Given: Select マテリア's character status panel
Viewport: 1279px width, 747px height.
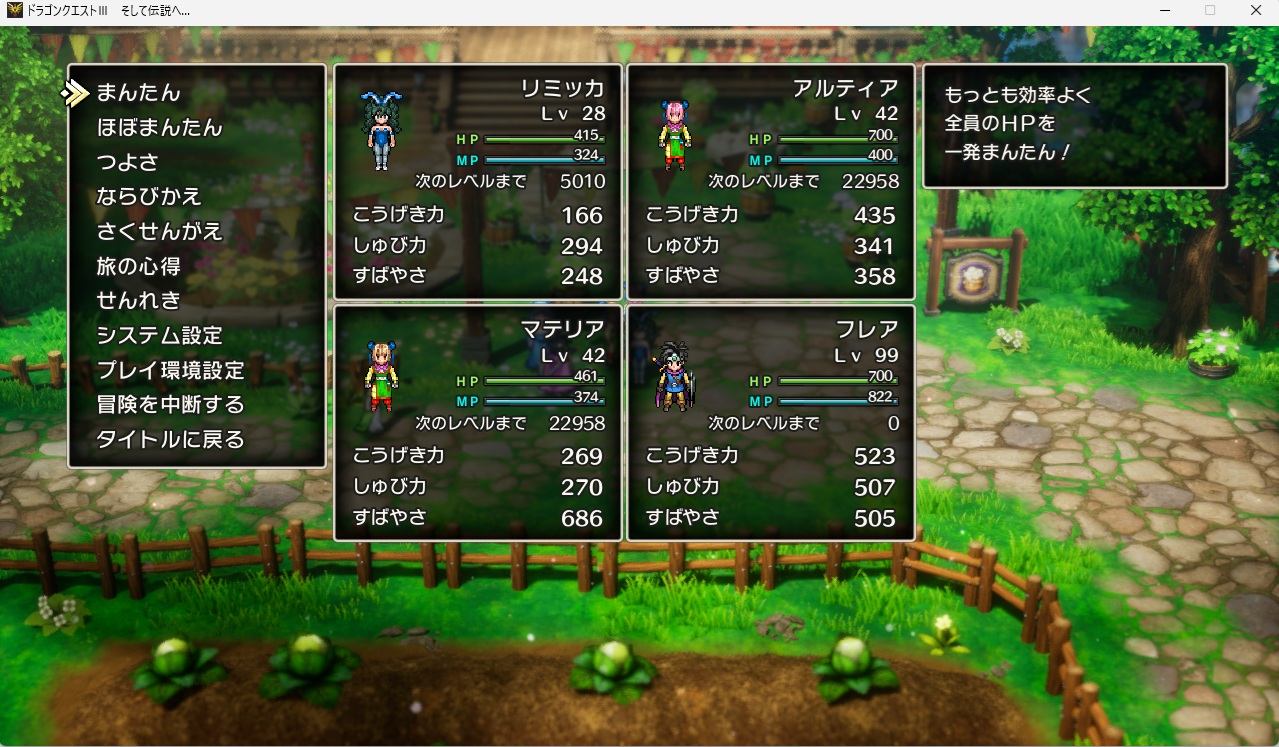Looking at the screenshot, I should 479,423.
